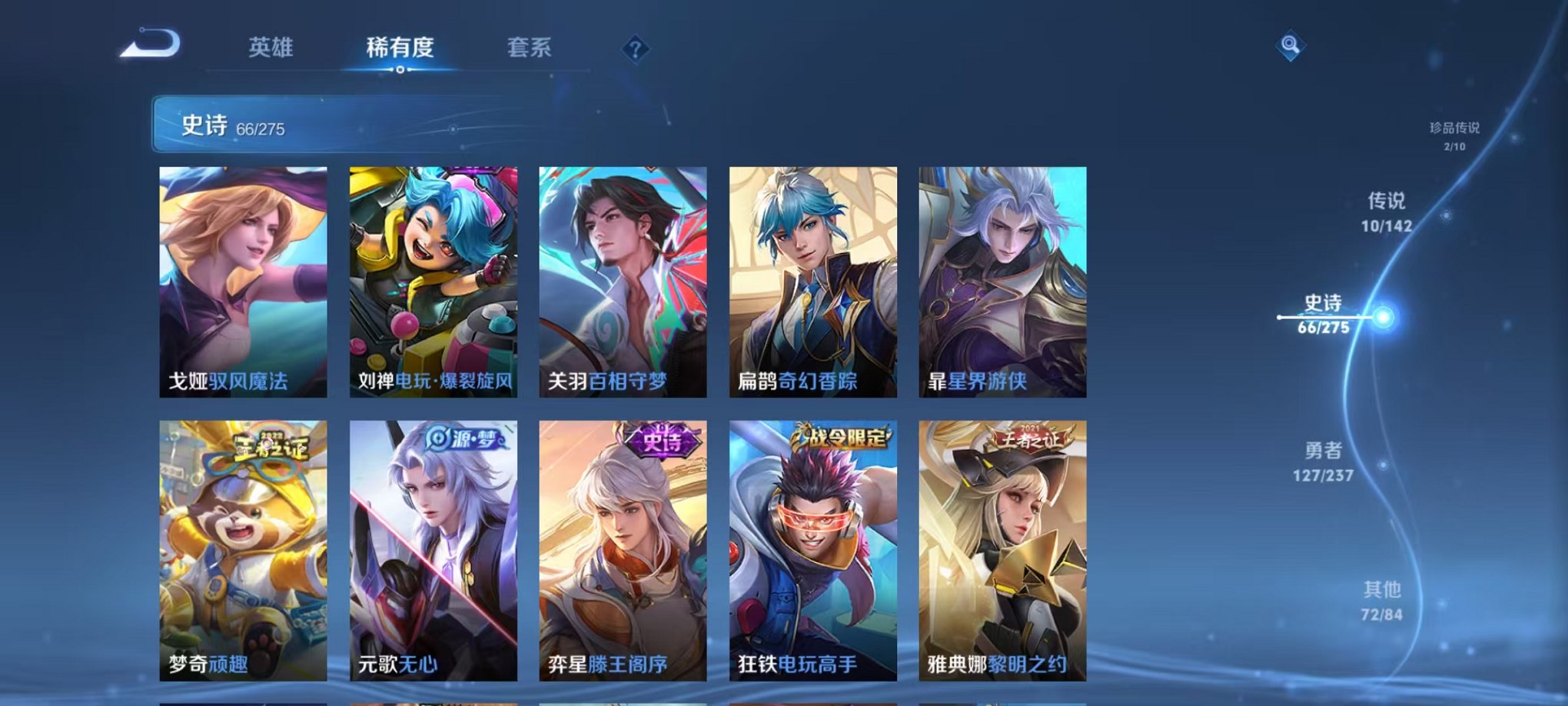The height and width of the screenshot is (706, 1568).
Task: Open the search magnifier icon
Action: (1291, 46)
